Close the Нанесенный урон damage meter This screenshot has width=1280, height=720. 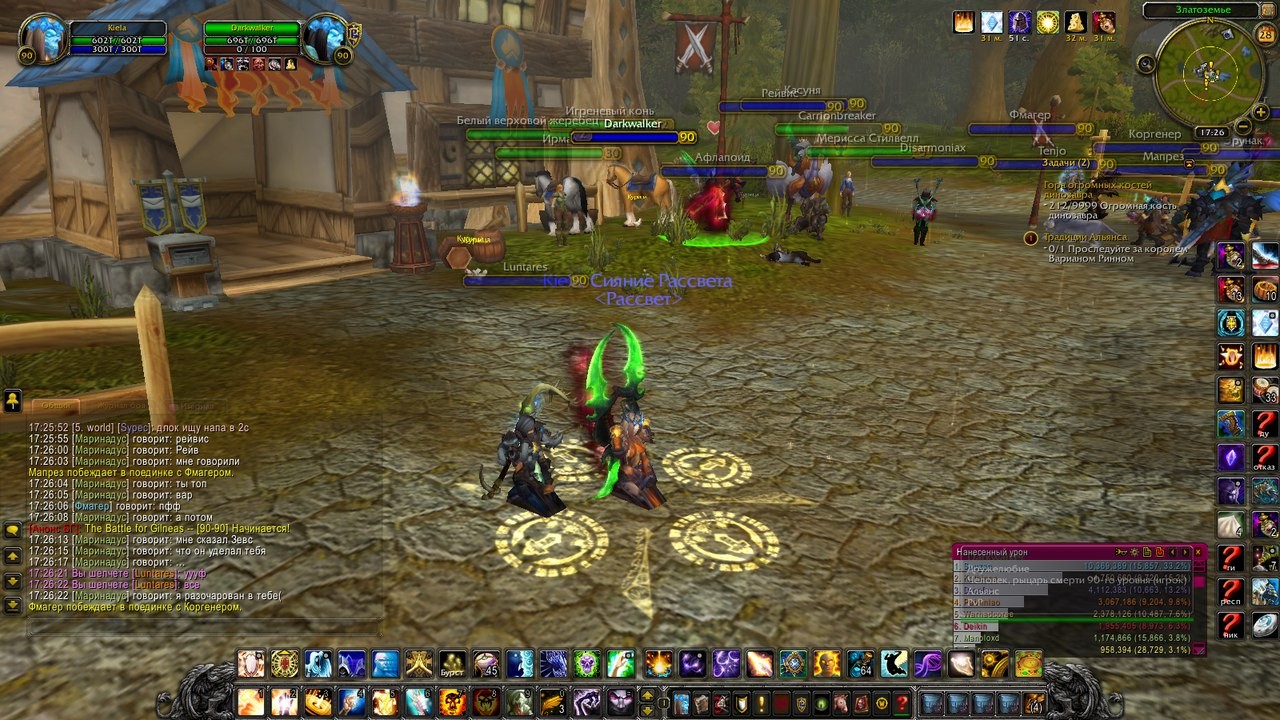point(1199,552)
